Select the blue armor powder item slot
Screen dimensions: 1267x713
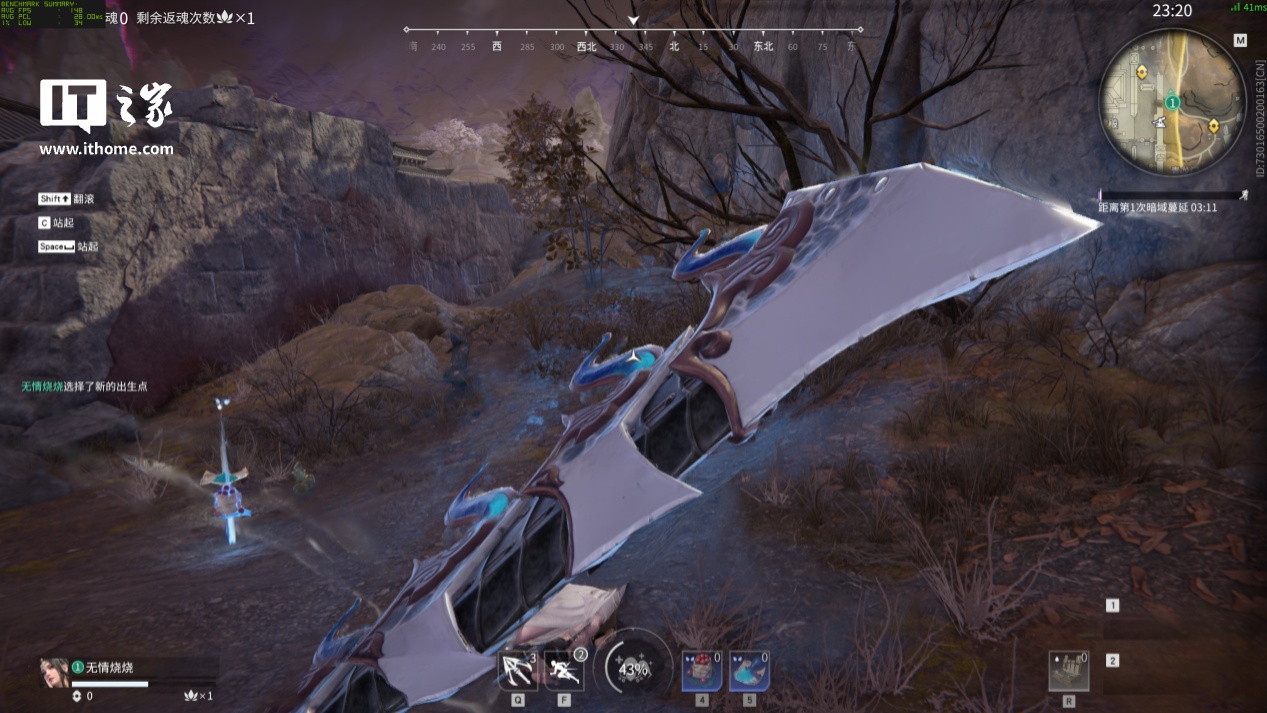point(749,670)
